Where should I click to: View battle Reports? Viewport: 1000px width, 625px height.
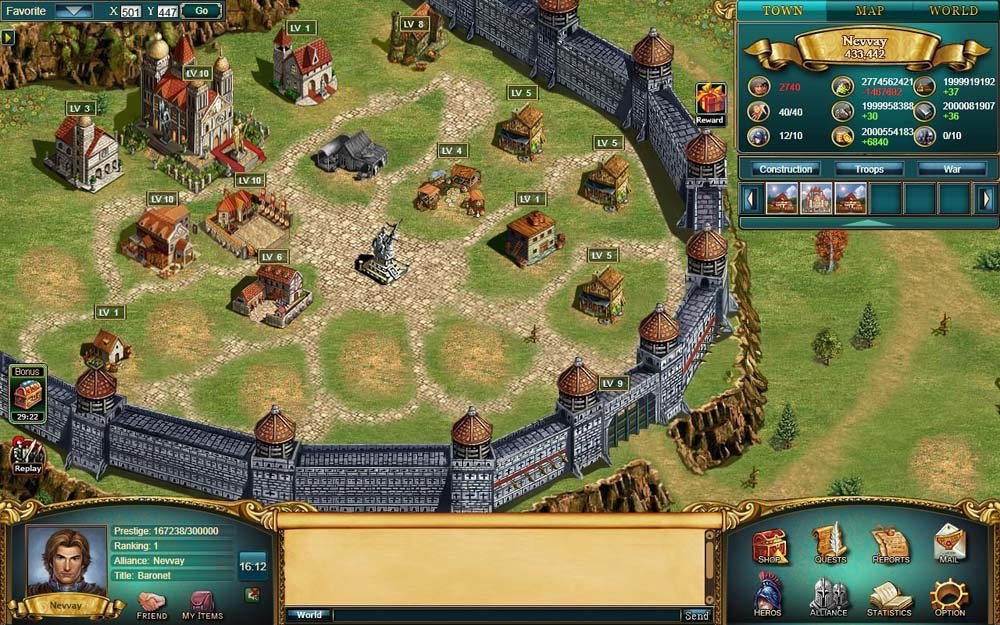pyautogui.click(x=890, y=546)
